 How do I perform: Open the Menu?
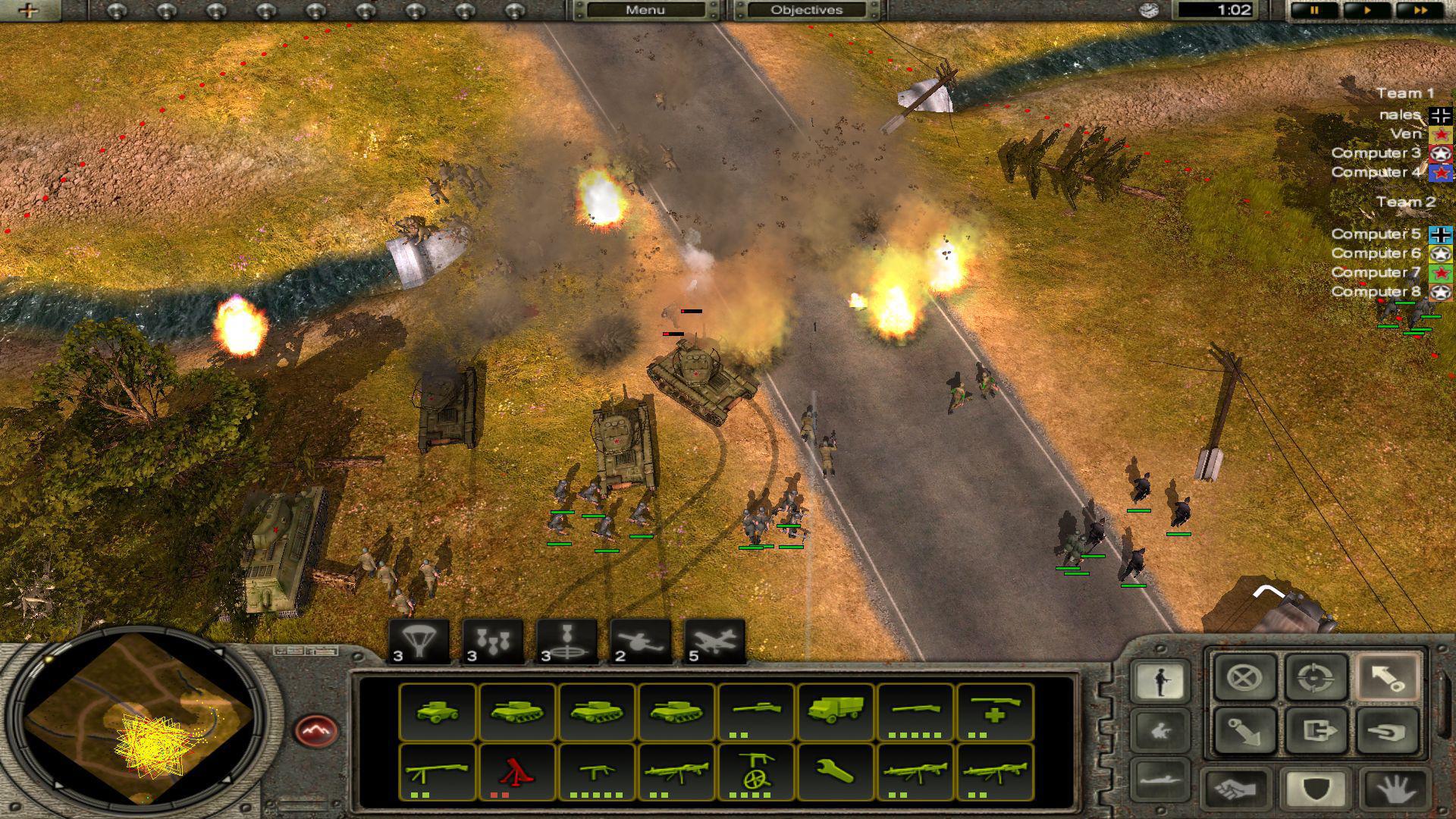click(x=645, y=10)
